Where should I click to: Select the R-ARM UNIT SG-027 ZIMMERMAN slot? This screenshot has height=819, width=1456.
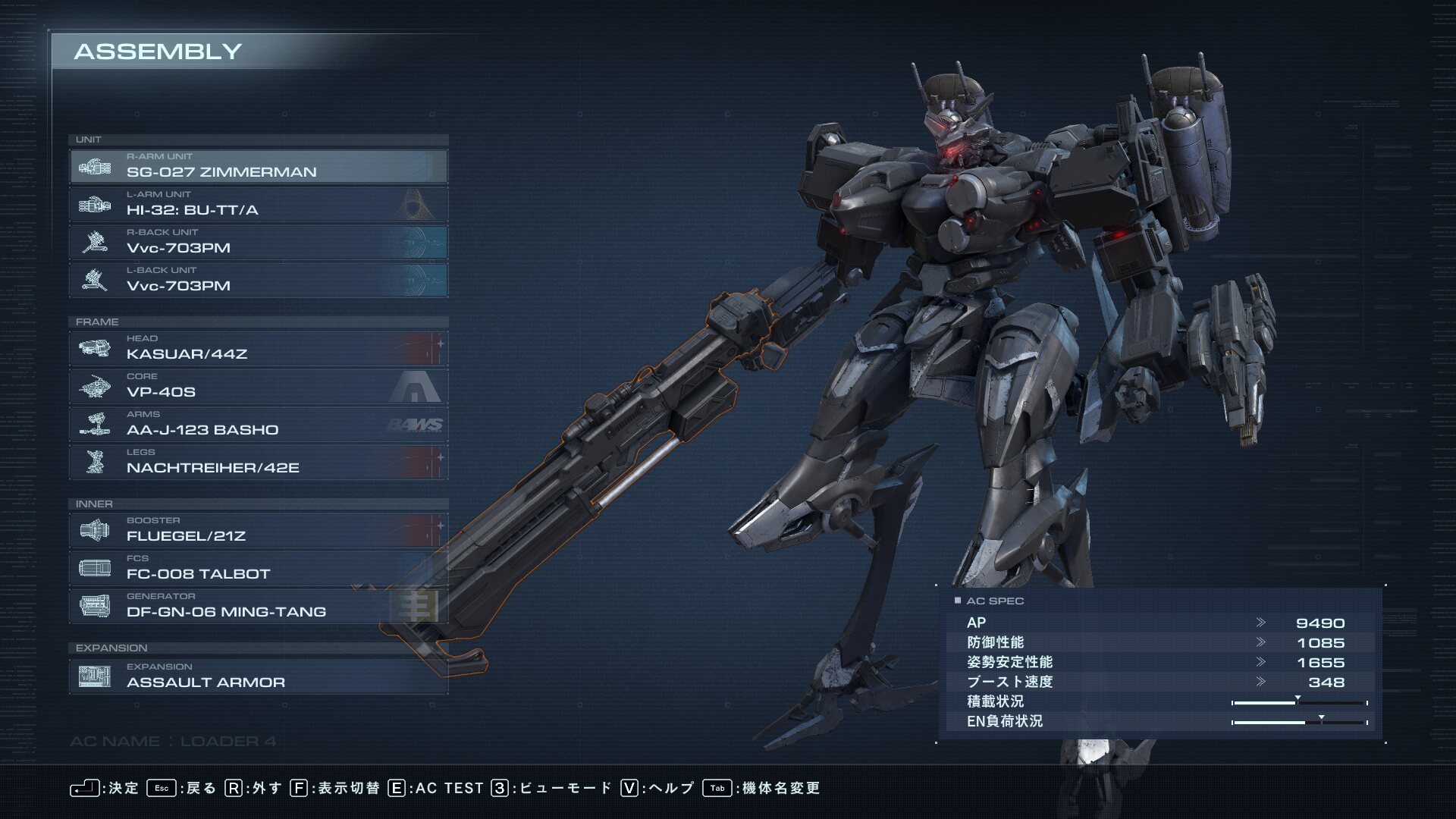(258, 166)
